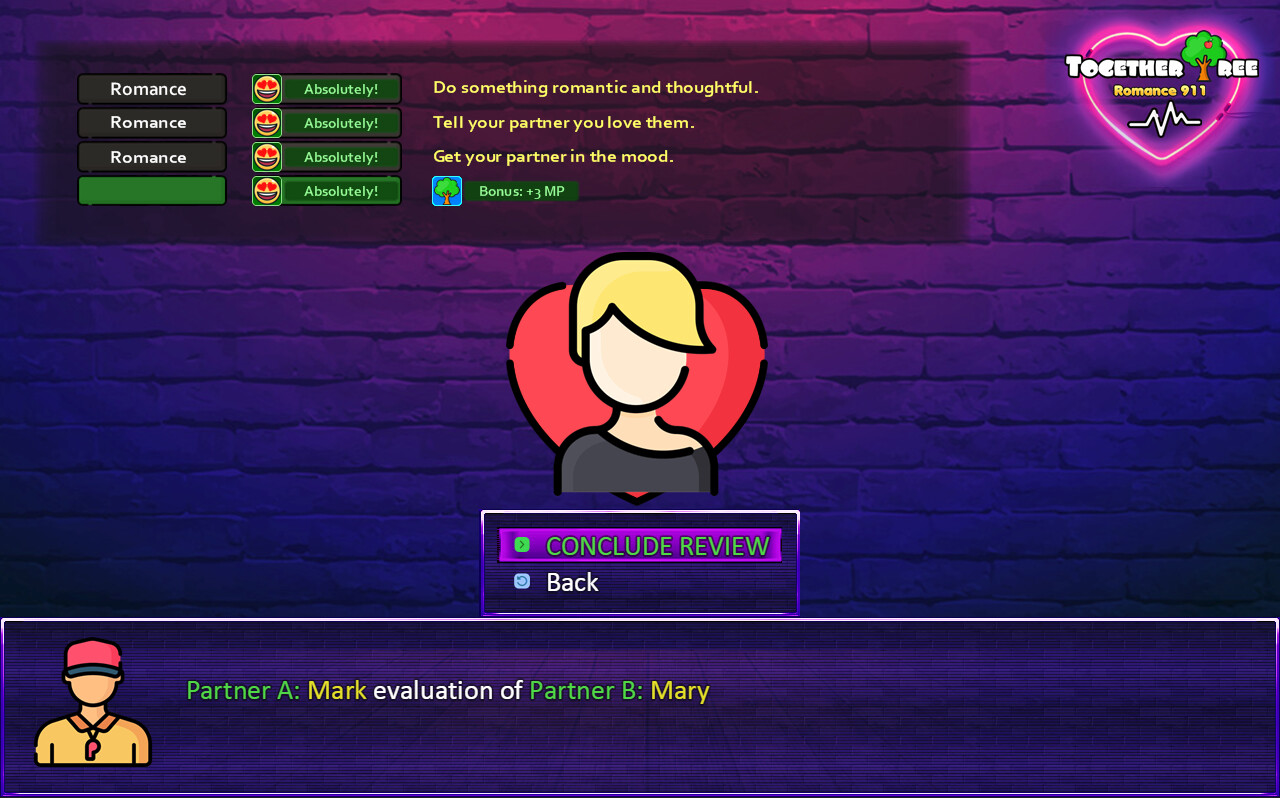Toggle the Absolutely! rating on the third row
The height and width of the screenshot is (798, 1280).
(340, 156)
